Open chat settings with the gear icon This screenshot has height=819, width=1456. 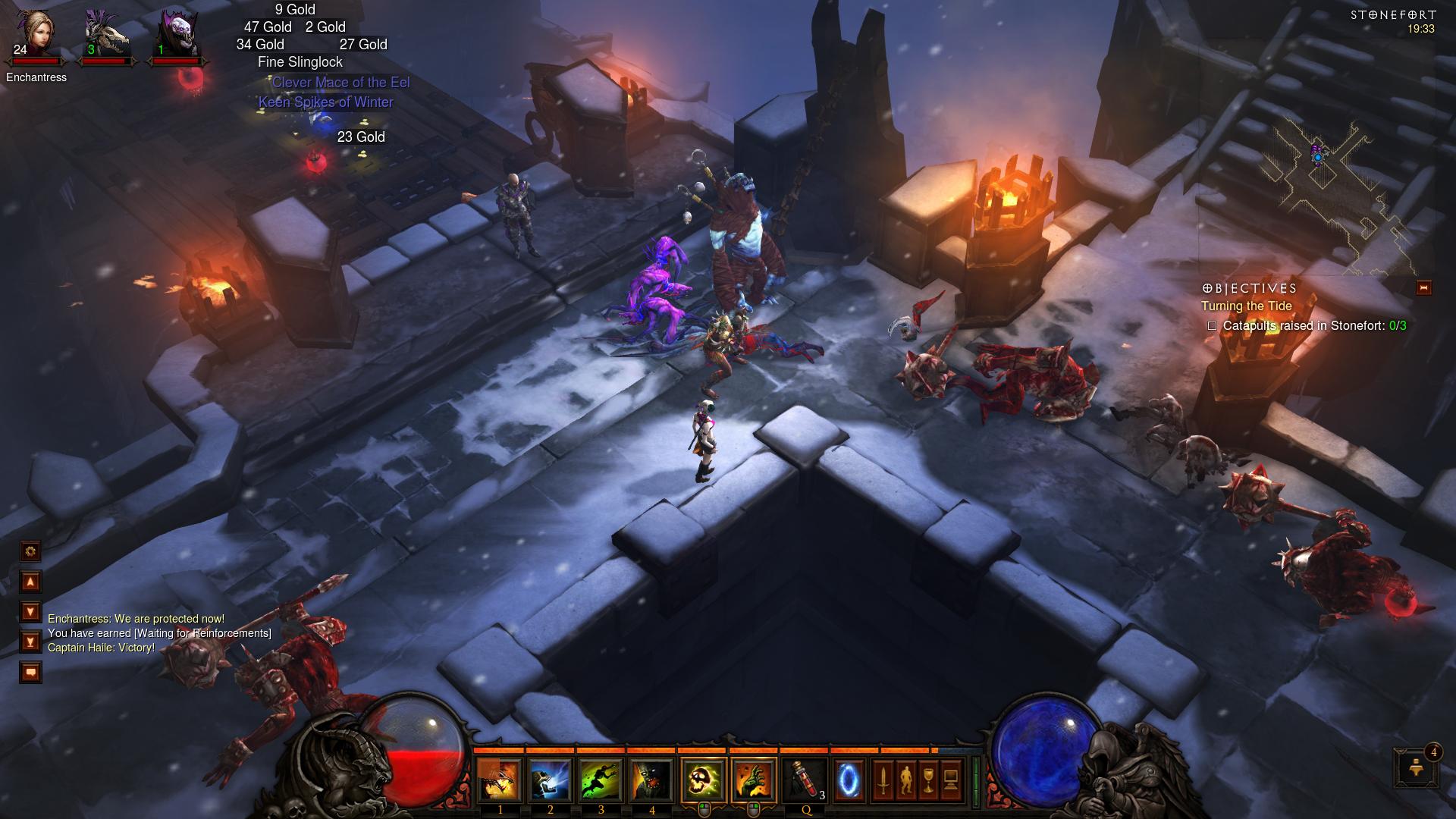coord(31,551)
